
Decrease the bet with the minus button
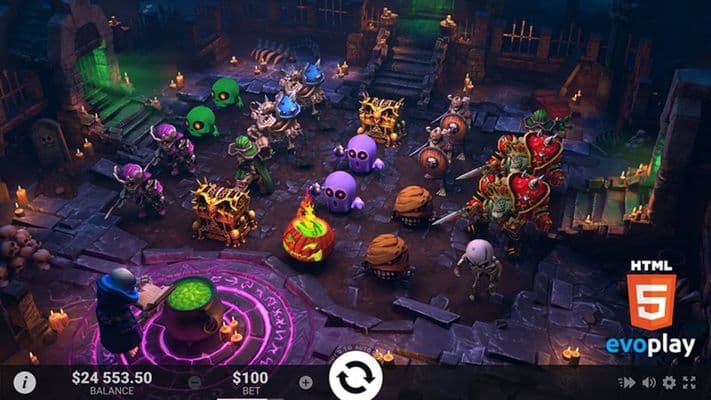[x=194, y=382]
